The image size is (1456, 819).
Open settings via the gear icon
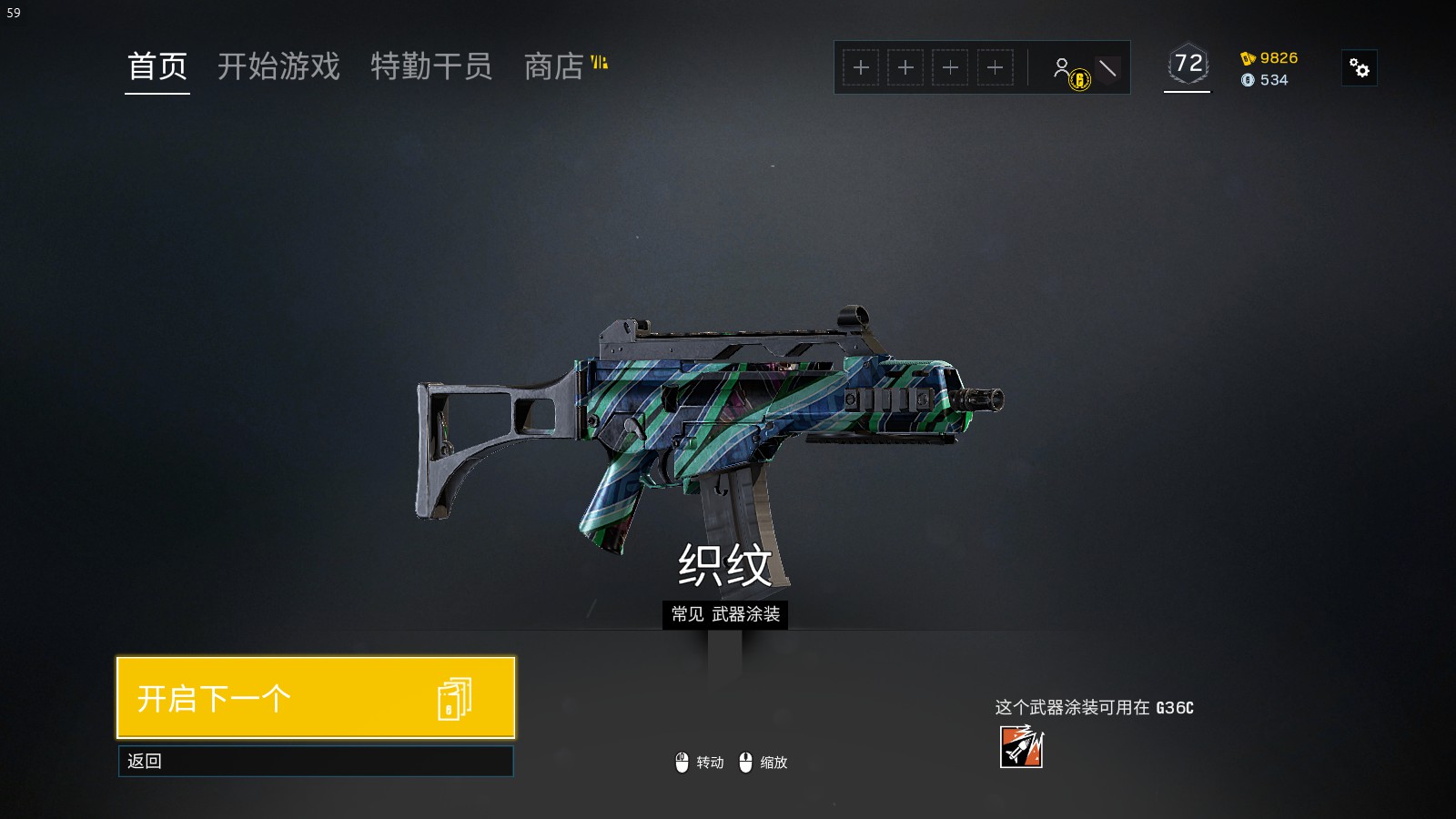point(1360,68)
